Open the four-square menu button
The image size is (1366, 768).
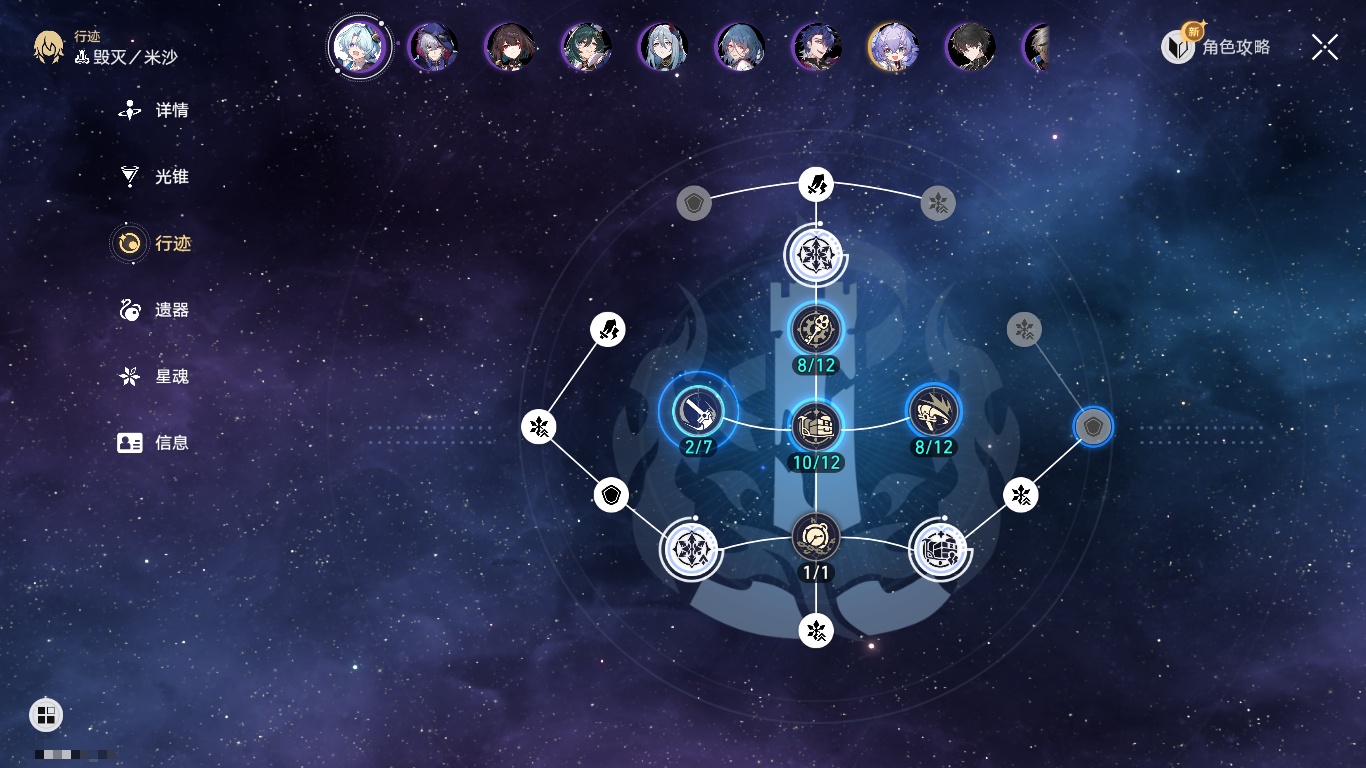tap(46, 714)
